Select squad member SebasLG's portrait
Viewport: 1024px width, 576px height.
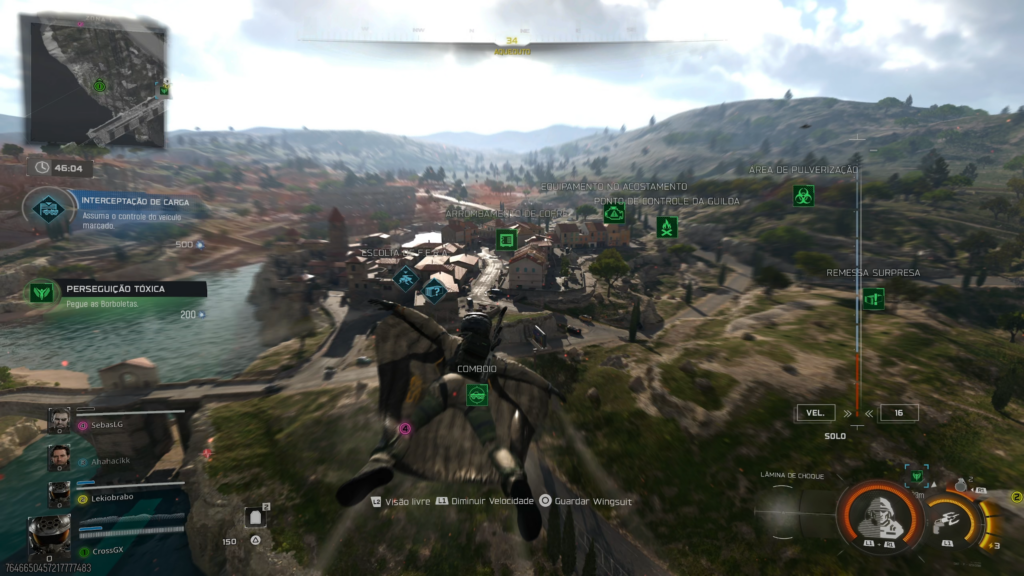59,421
